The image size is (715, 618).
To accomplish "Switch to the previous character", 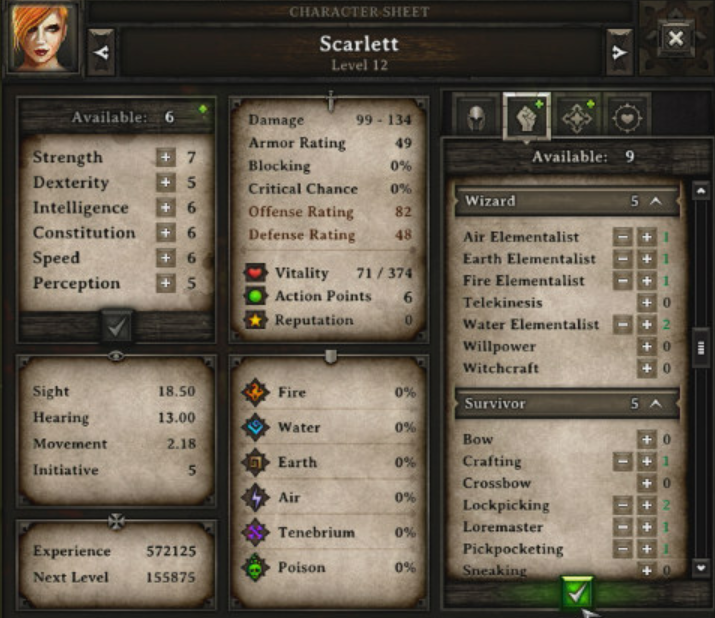I will [101, 51].
